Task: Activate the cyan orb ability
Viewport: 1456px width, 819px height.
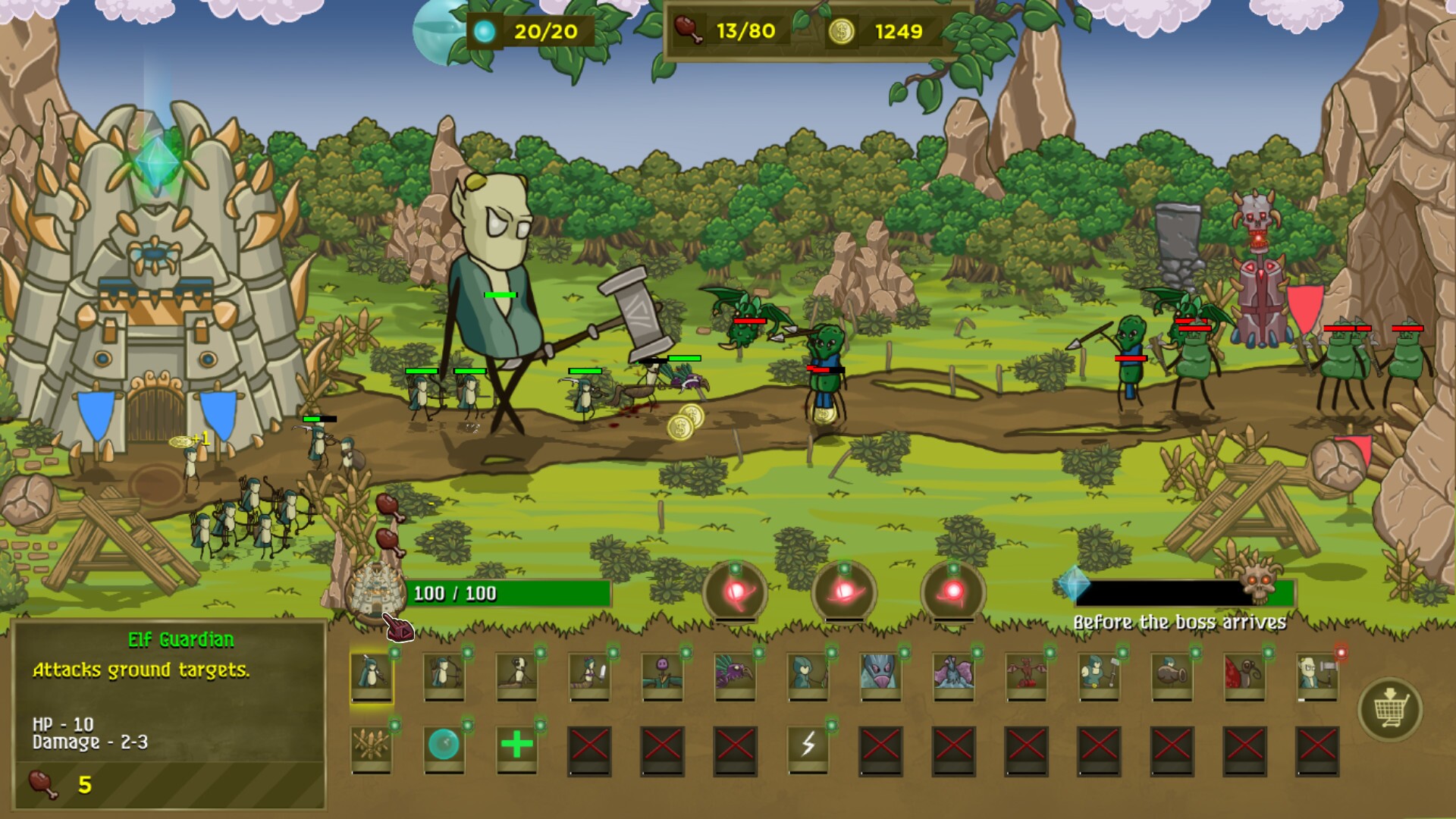Action: pyautogui.click(x=444, y=747)
